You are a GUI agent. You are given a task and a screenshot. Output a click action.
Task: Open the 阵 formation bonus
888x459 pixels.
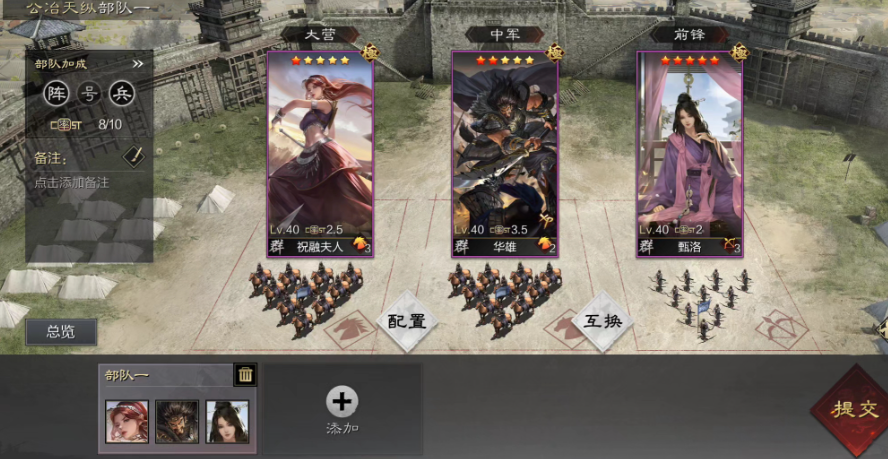pos(57,94)
